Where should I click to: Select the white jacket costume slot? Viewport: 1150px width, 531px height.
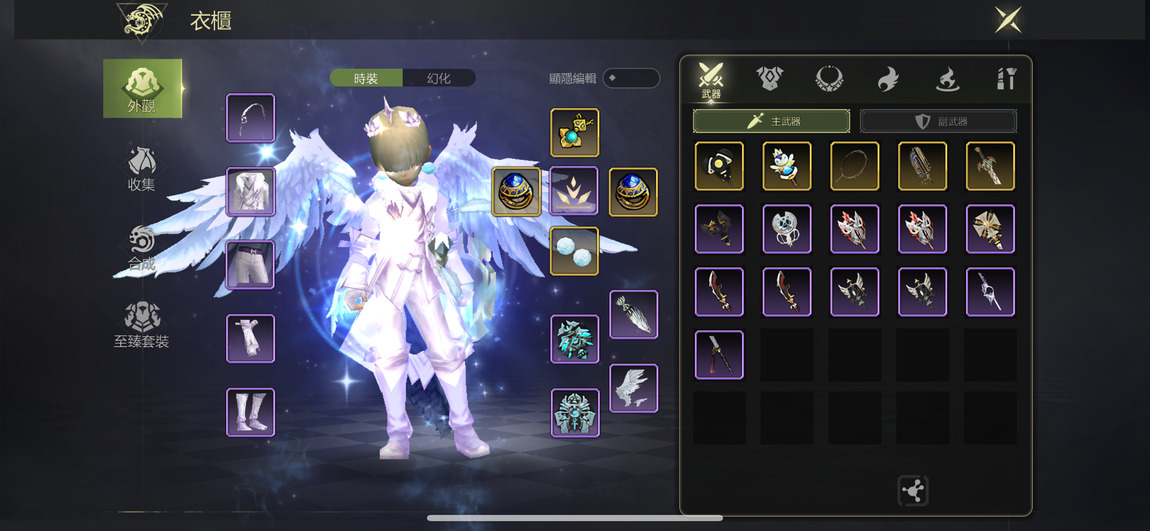250,191
